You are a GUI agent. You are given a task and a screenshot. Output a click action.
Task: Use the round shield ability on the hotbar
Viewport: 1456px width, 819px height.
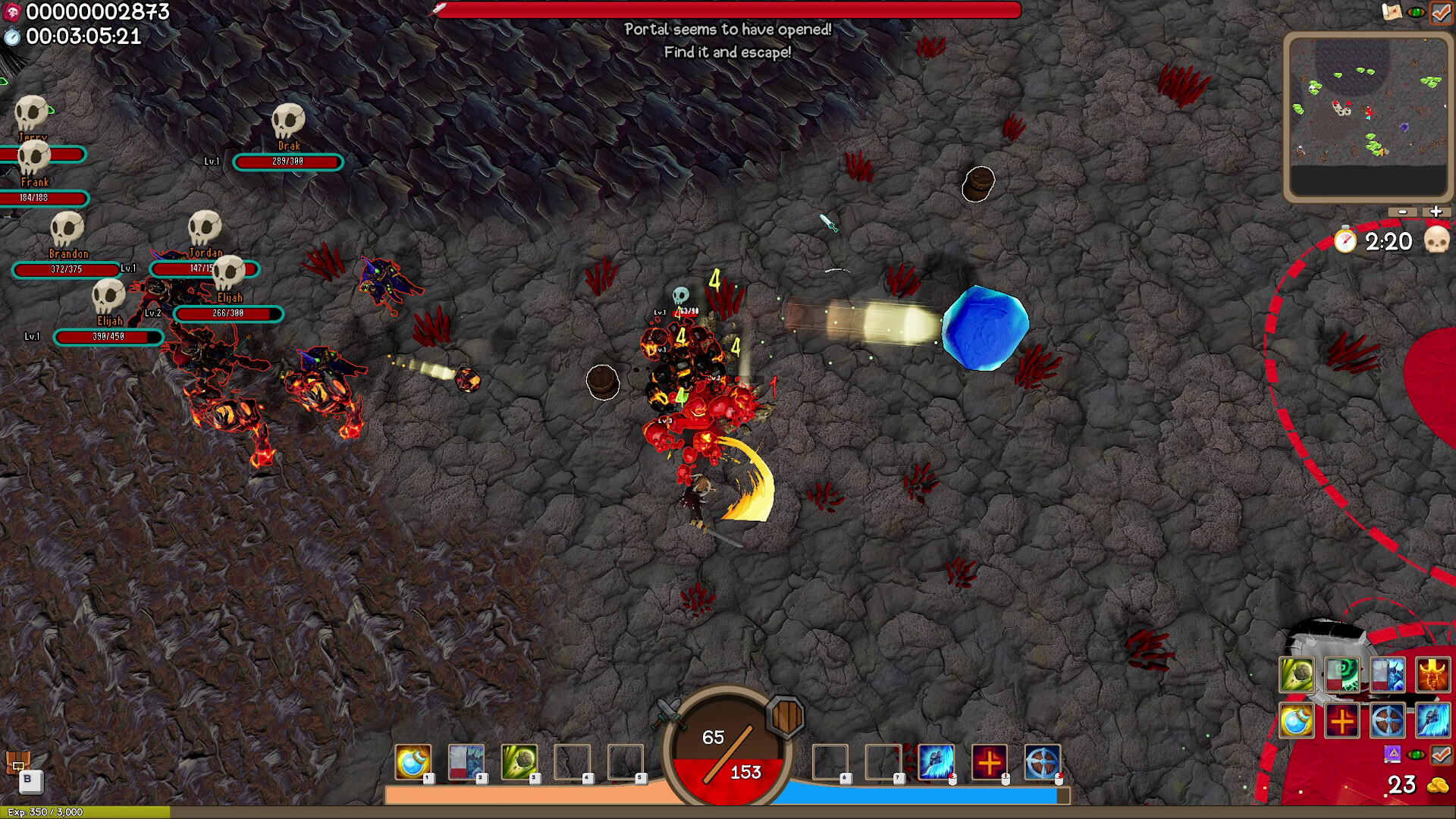[x=1042, y=761]
